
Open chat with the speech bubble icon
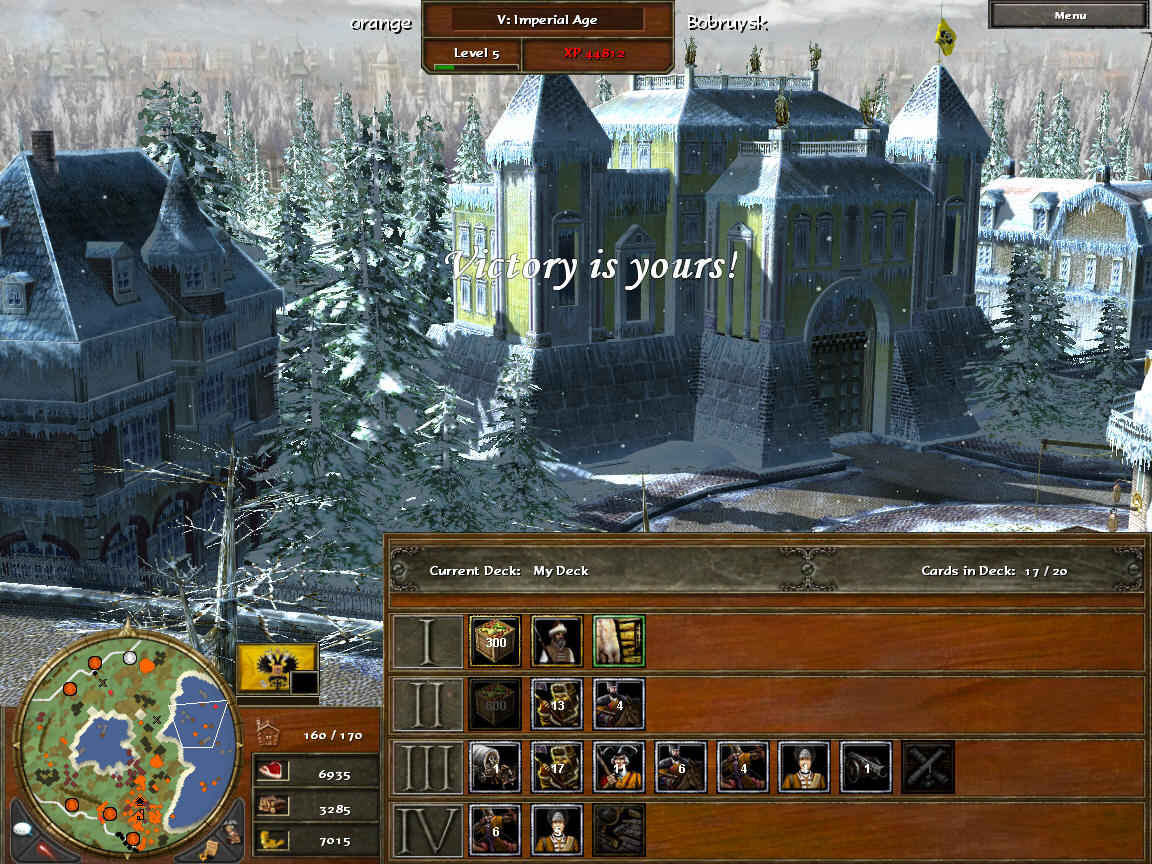[24, 830]
